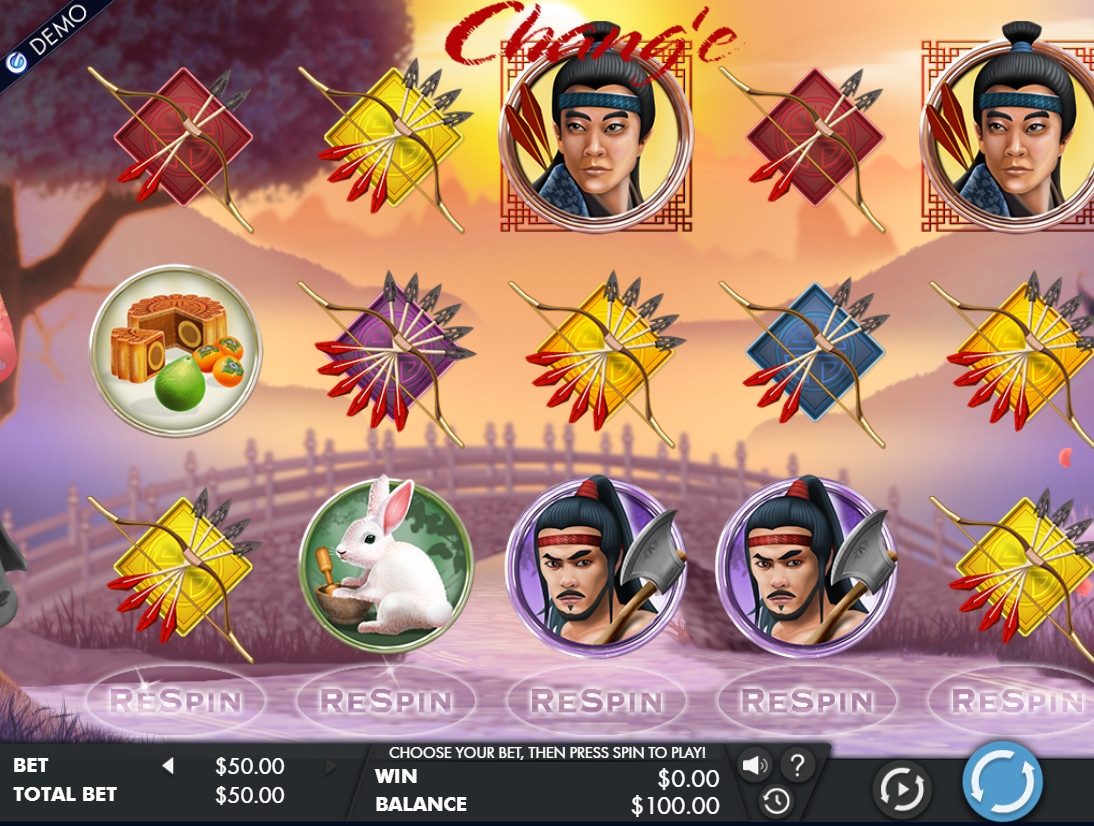Viewport: 1094px width, 826px height.
Task: Decrease the bet with the left arrow
Action: click(x=168, y=766)
